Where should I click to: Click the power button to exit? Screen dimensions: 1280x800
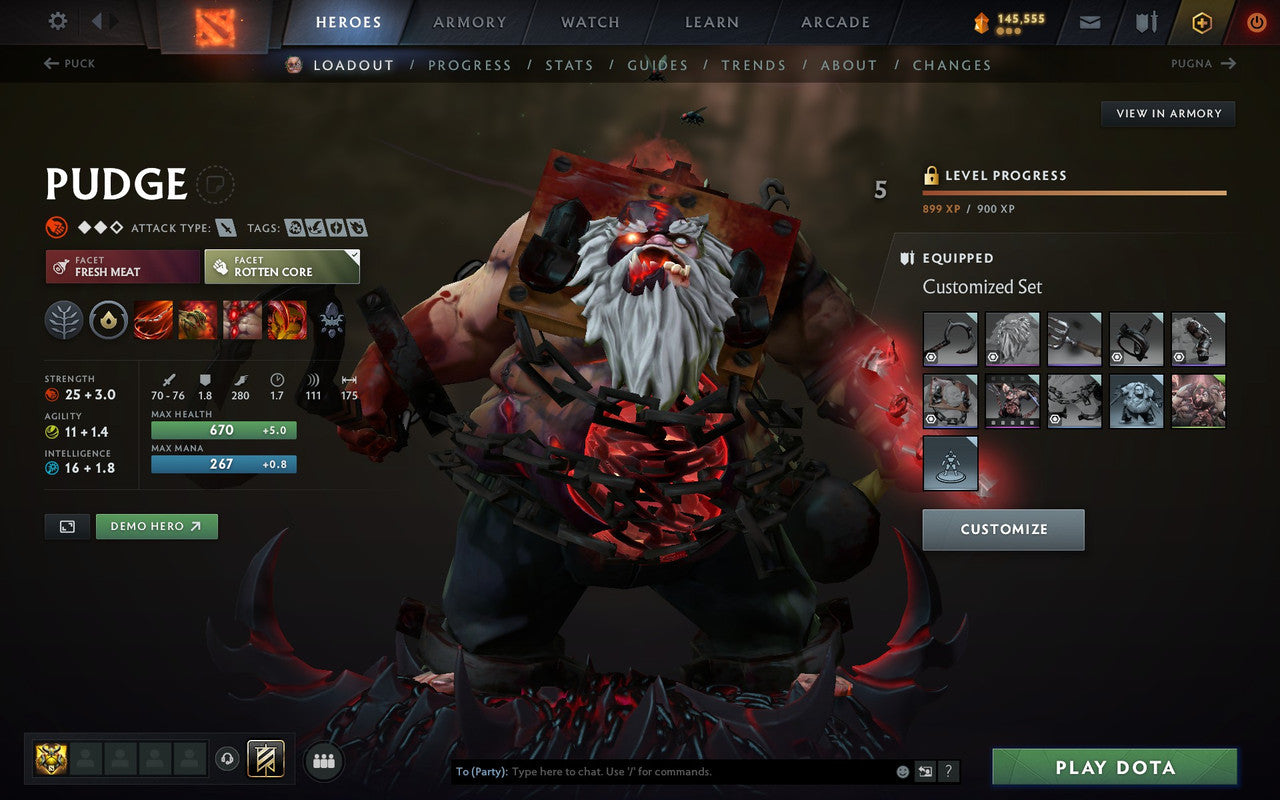coord(1256,21)
